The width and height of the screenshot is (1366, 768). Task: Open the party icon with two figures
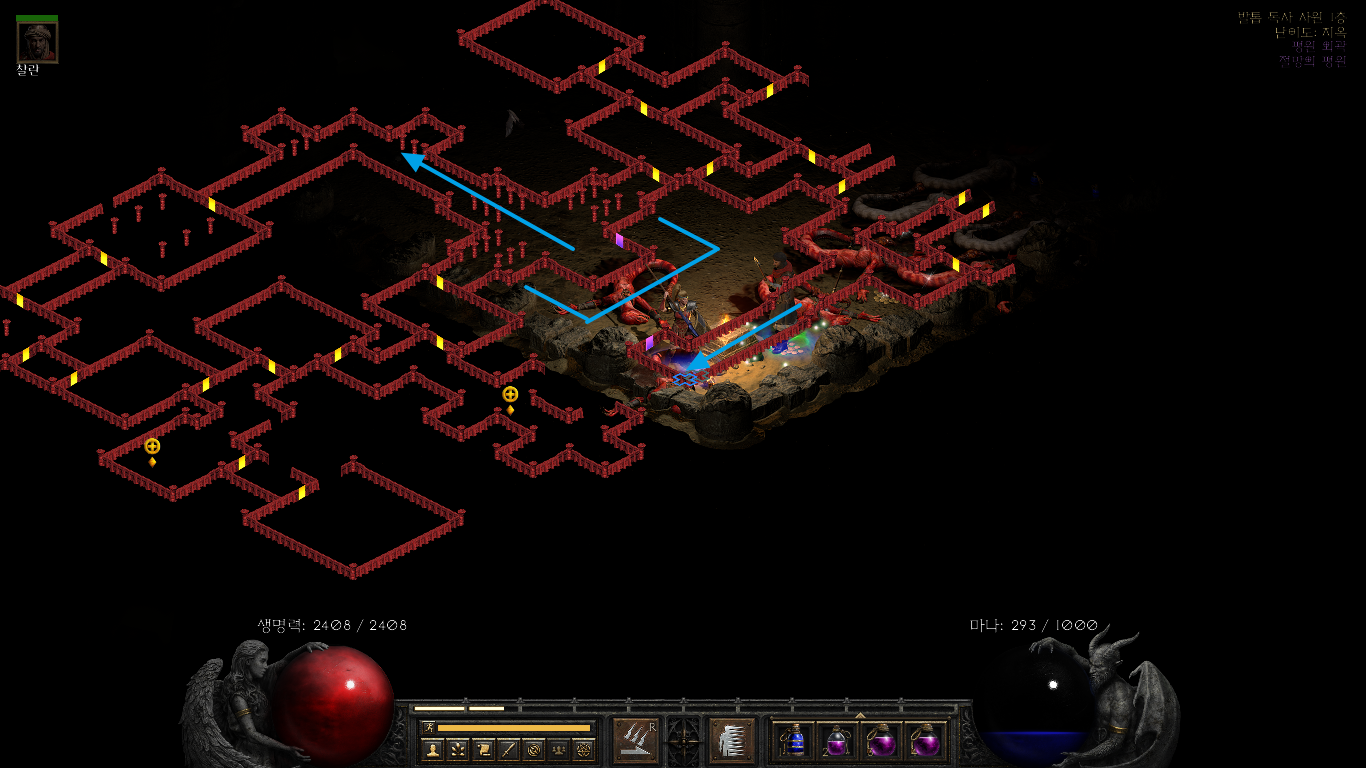click(x=559, y=749)
